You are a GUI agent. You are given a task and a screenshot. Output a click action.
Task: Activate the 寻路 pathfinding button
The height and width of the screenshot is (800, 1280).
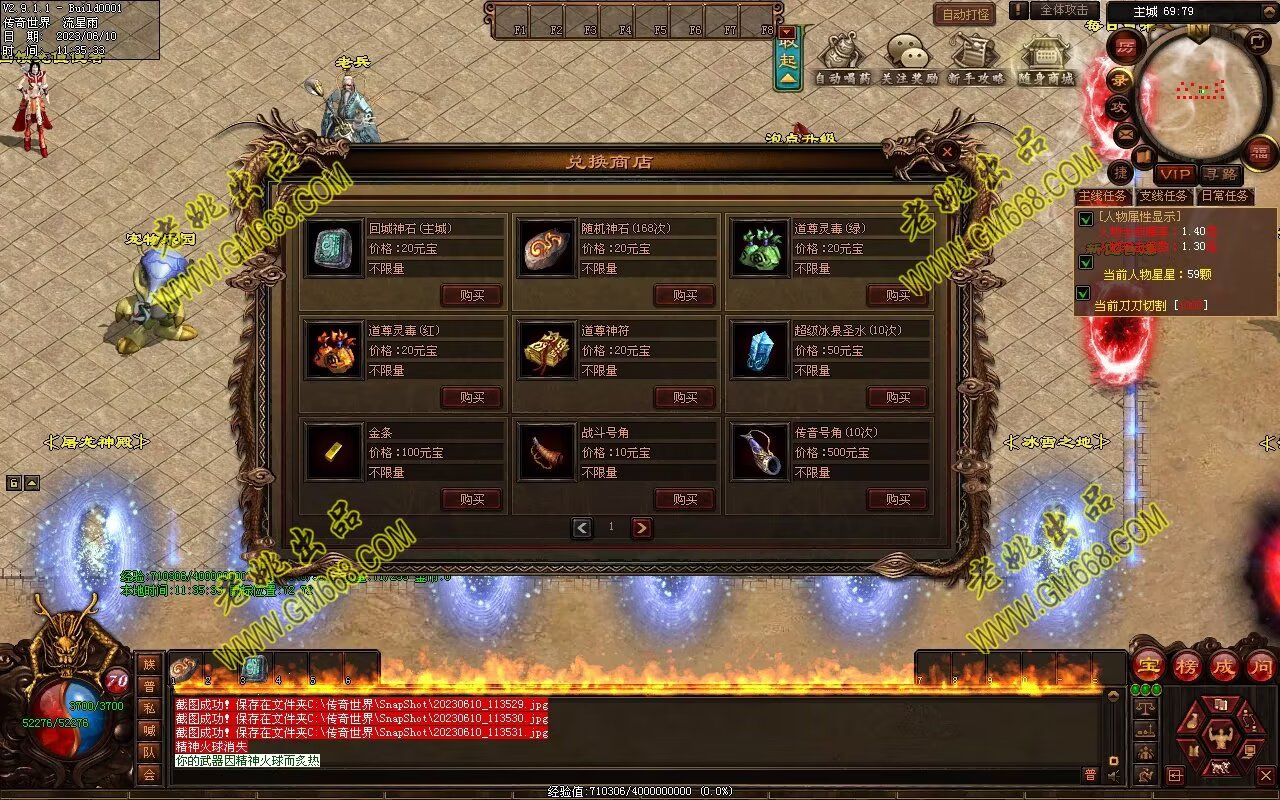pos(1219,174)
